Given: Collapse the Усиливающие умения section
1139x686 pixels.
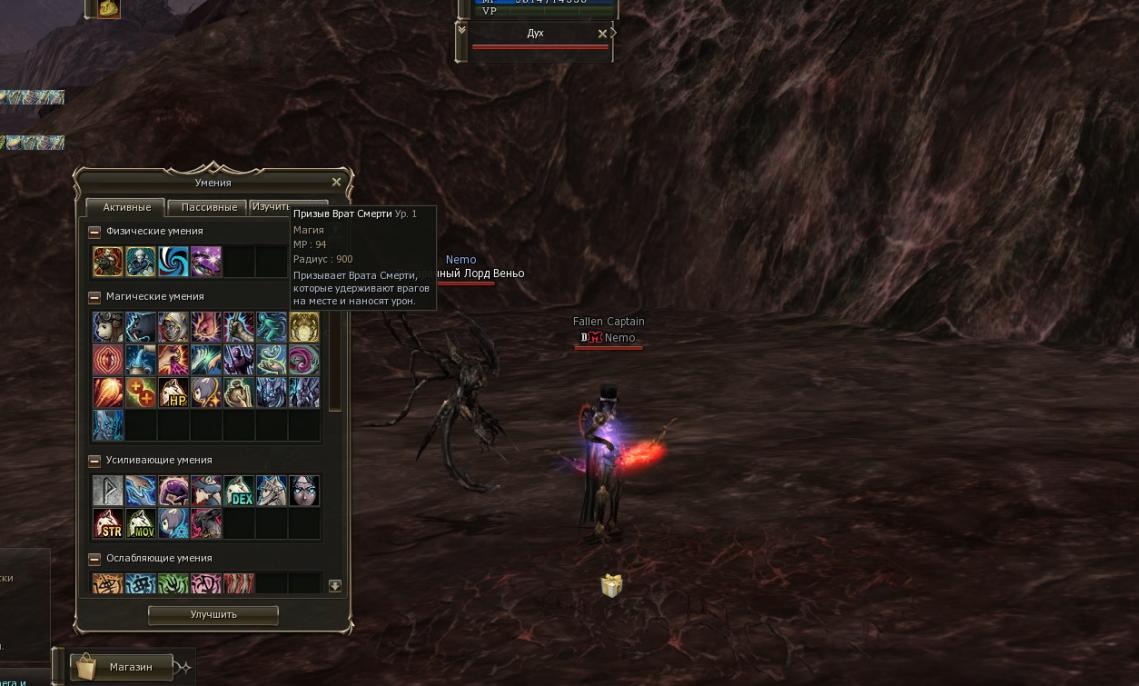Looking at the screenshot, I should 95,460.
